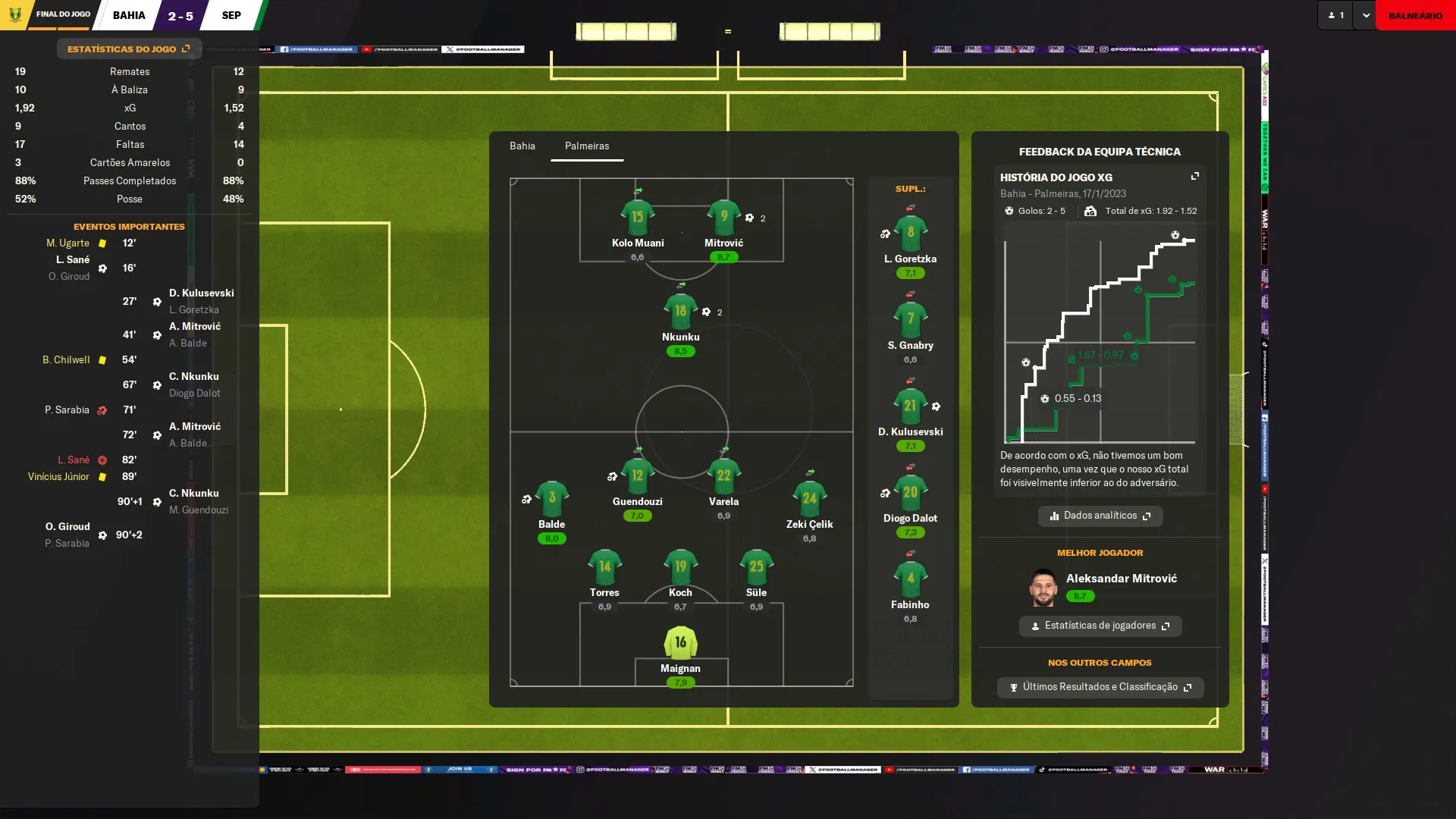Open the dropdown arrow beside the user count

pos(1366,15)
